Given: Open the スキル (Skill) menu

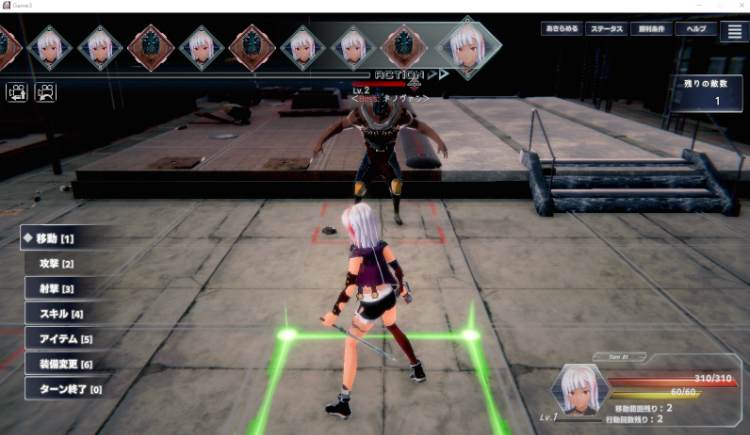Looking at the screenshot, I should click(x=62, y=314).
